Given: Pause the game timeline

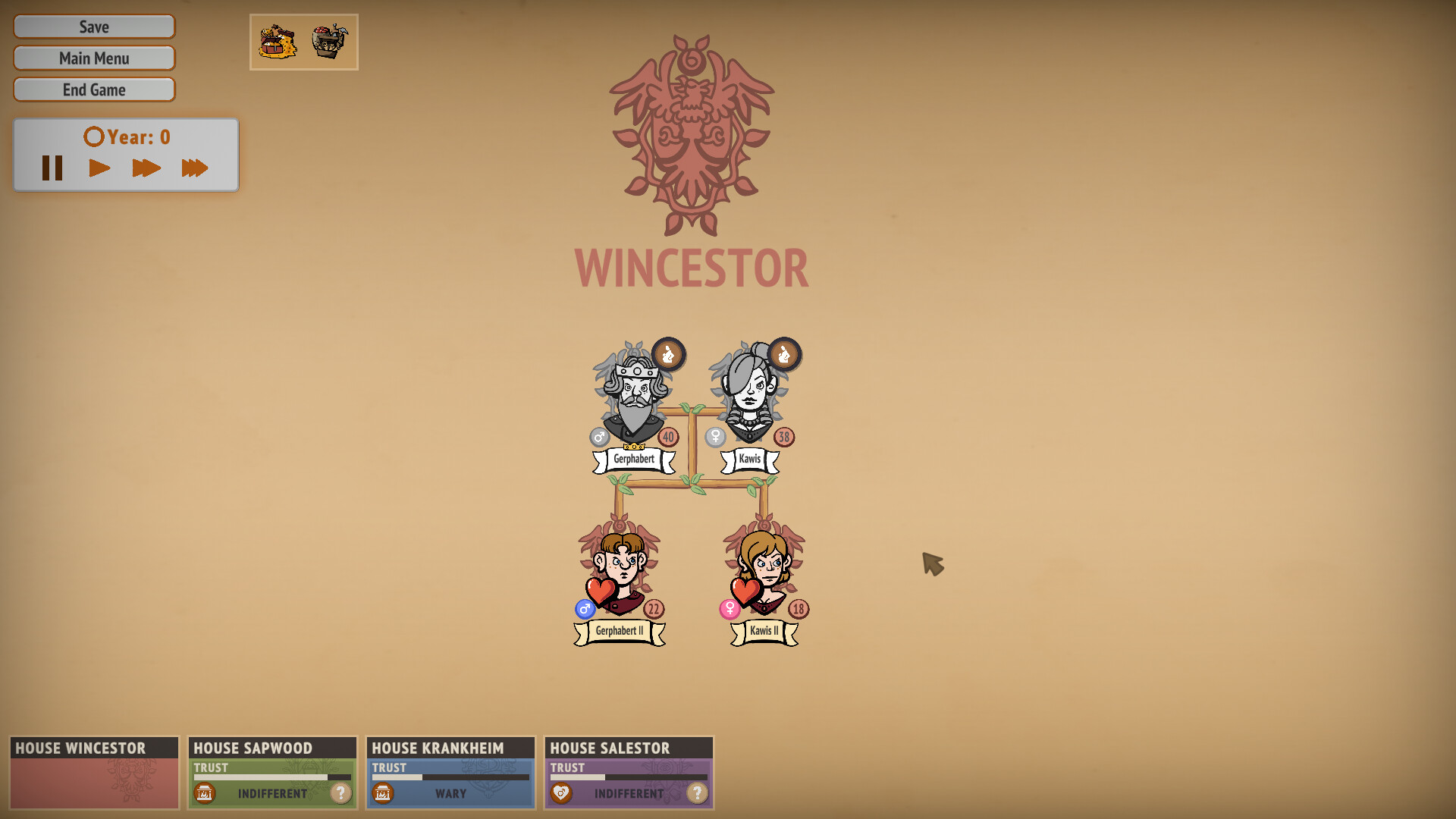Looking at the screenshot, I should [52, 168].
